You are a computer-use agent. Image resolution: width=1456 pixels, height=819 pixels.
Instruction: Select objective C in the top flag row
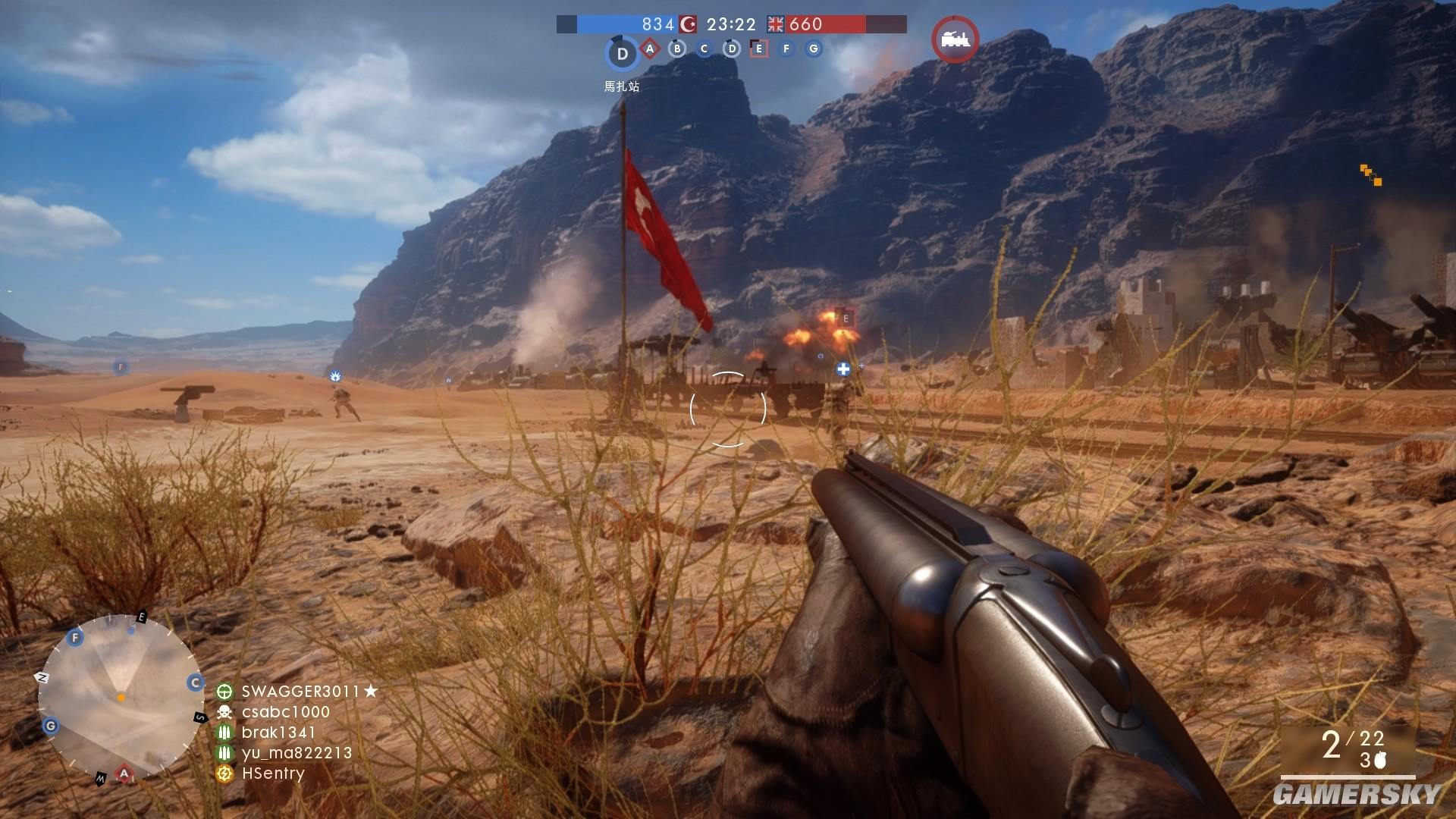click(x=704, y=49)
